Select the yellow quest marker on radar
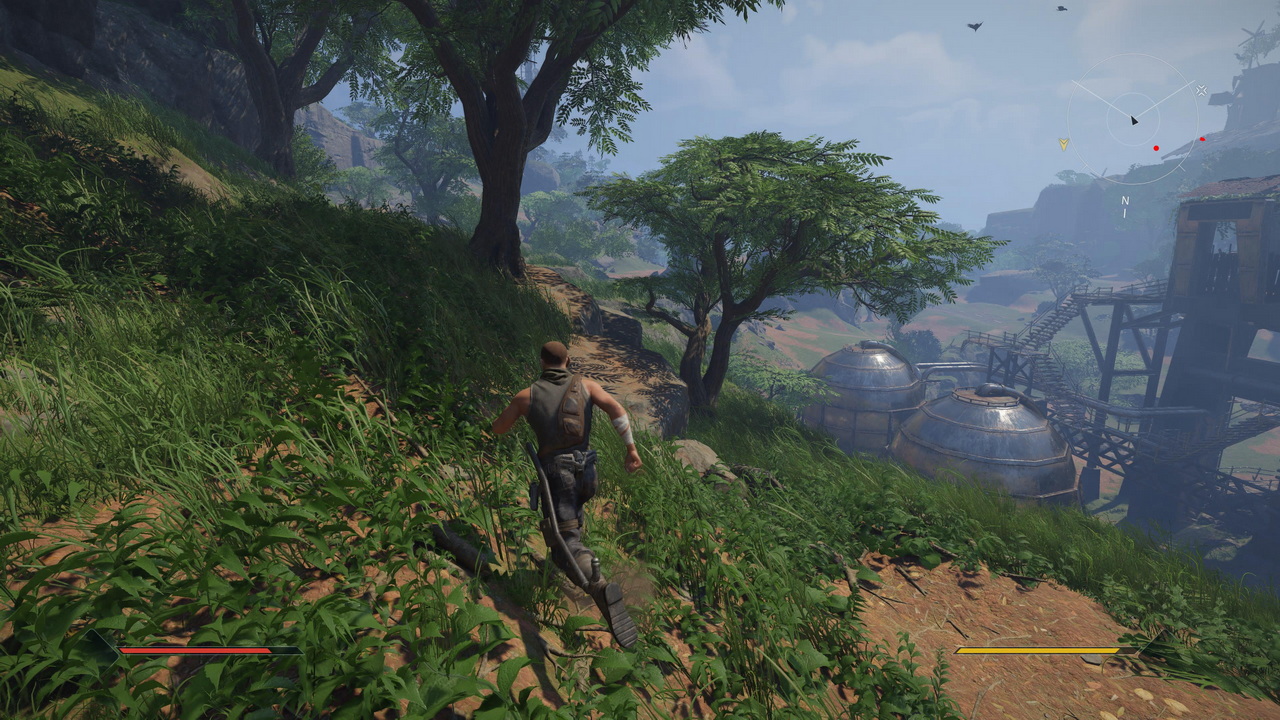1280x720 pixels. point(1063,144)
